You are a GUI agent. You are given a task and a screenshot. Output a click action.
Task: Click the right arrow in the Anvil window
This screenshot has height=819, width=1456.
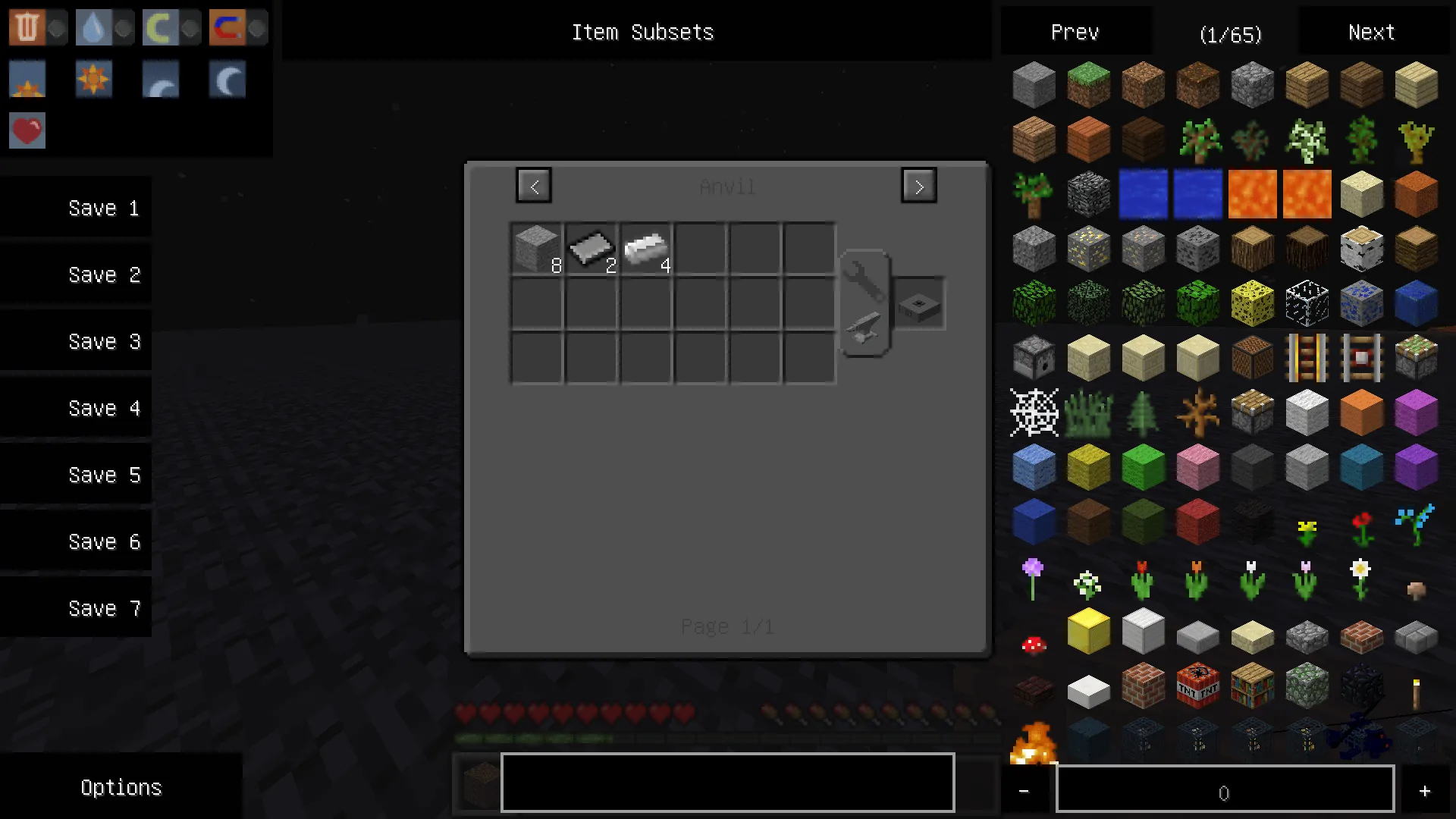click(918, 185)
